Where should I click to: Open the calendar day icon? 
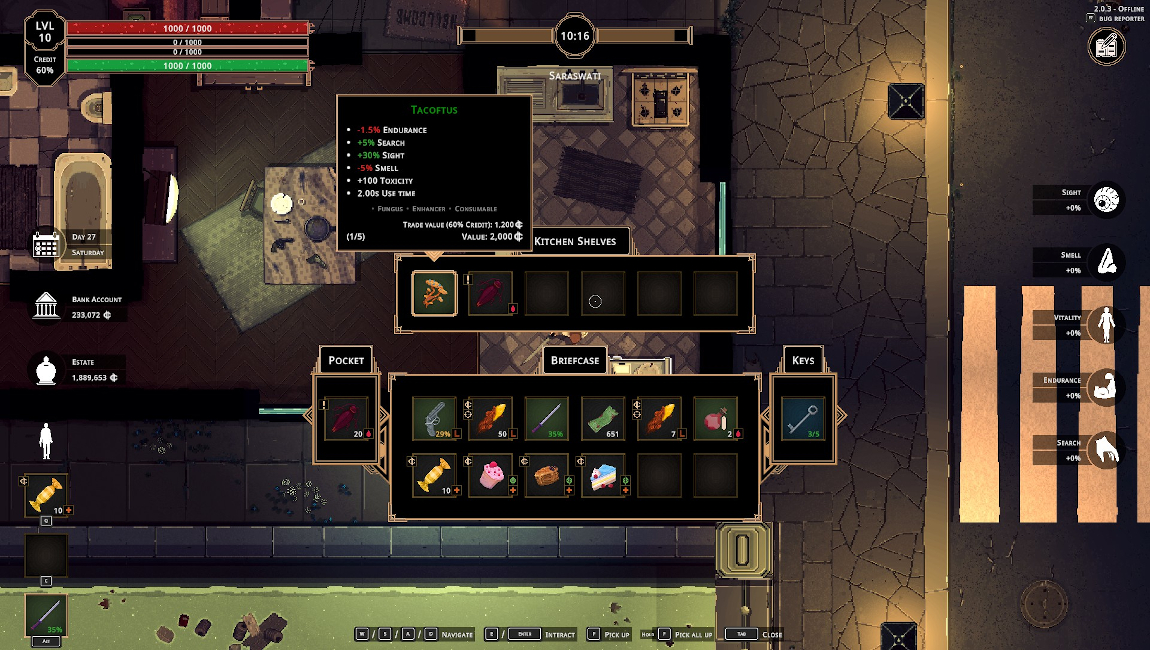(46, 245)
